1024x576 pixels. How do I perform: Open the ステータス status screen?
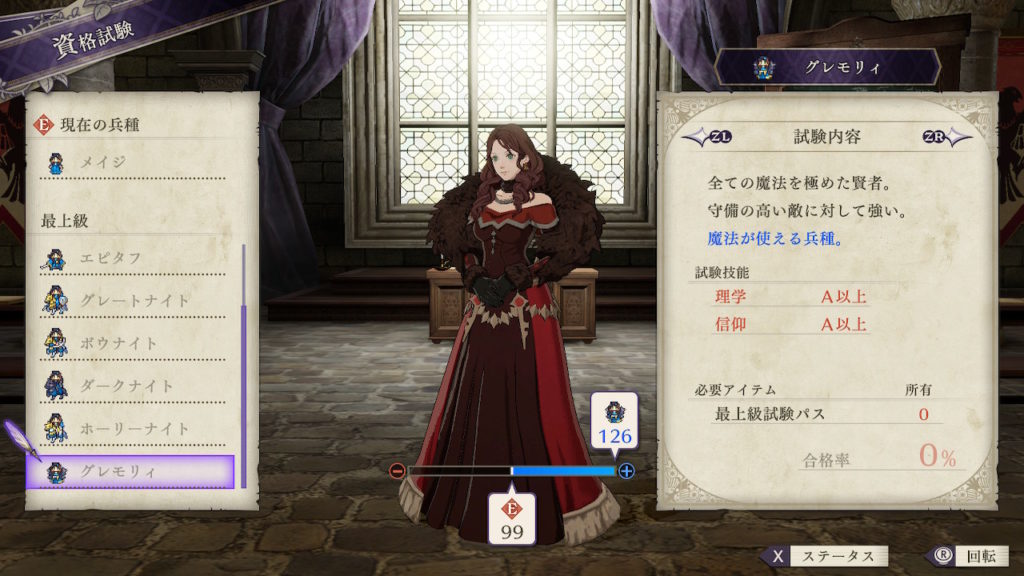[x=824, y=556]
